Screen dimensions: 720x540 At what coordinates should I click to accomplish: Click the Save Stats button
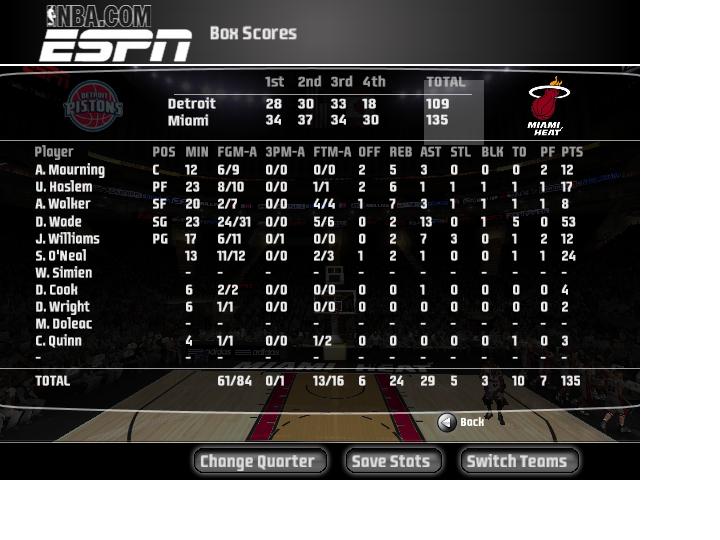click(393, 461)
